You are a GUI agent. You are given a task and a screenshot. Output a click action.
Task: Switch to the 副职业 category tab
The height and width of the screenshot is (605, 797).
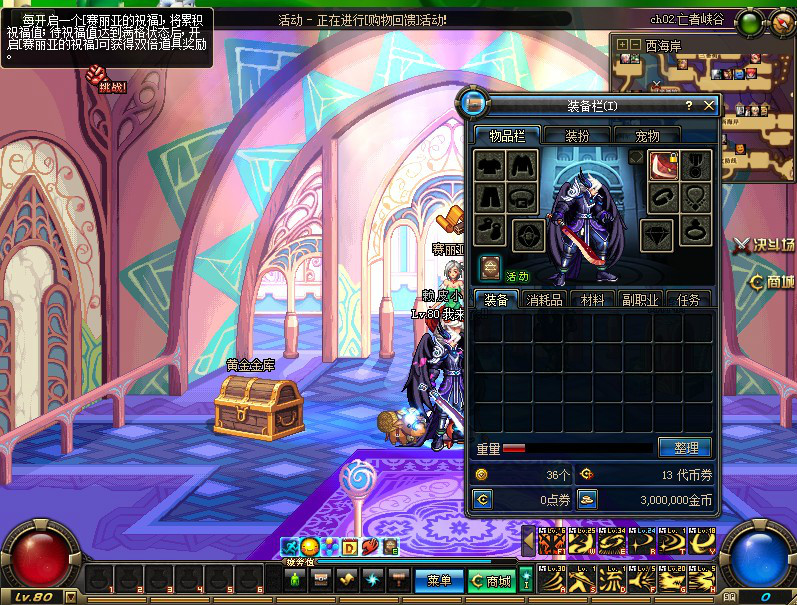(x=640, y=299)
